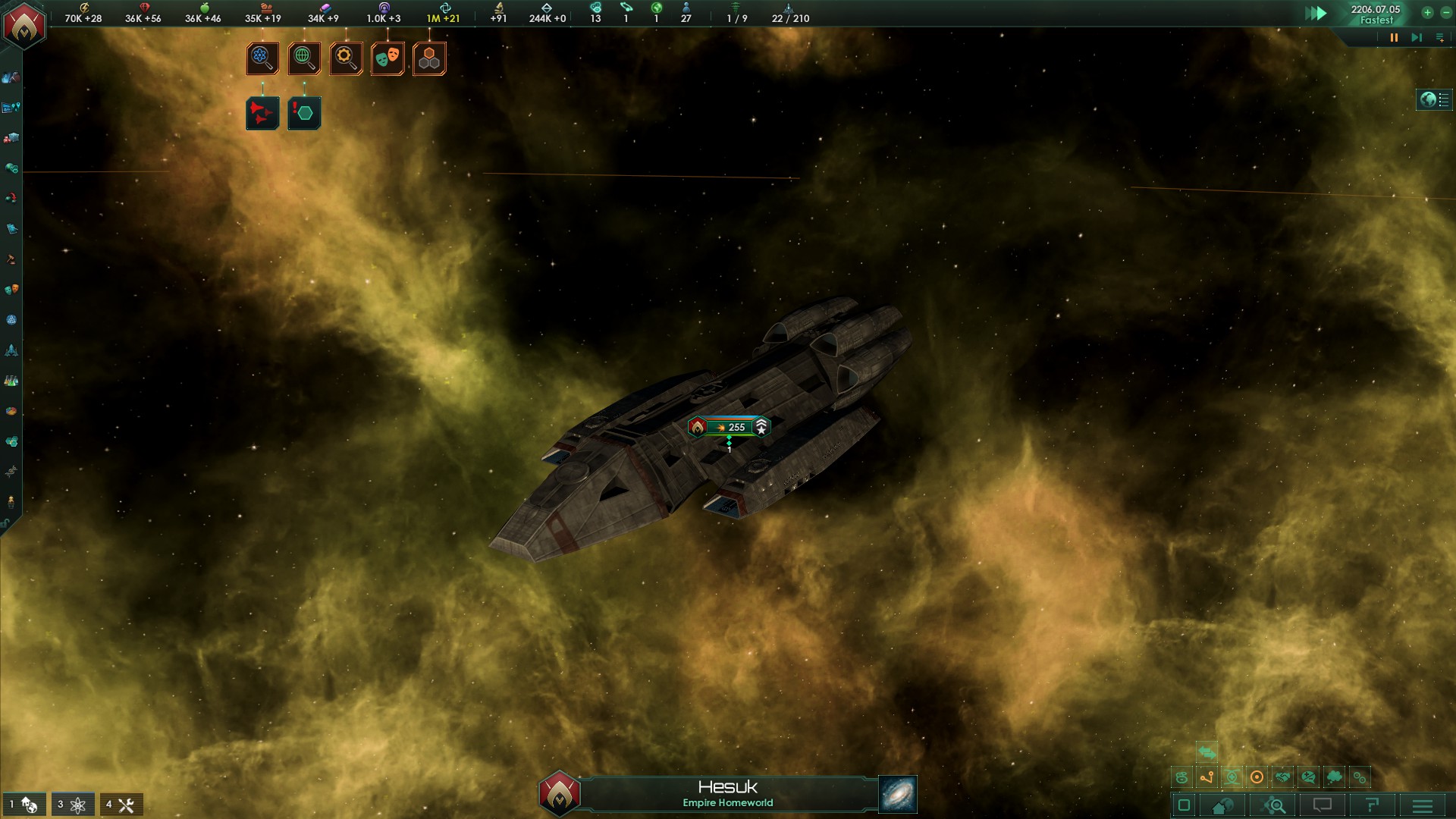Image resolution: width=1456 pixels, height=819 pixels.
Task: Open the galaxy map via the spiral galaxy thumbnail
Action: tap(898, 794)
